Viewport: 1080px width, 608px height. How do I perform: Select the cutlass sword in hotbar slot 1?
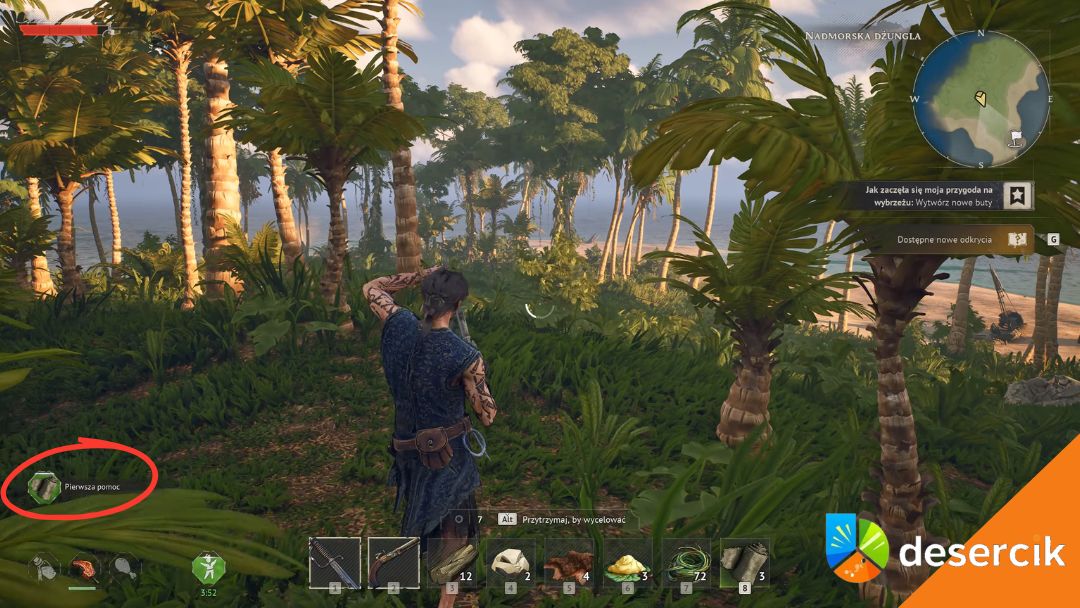pyautogui.click(x=334, y=563)
